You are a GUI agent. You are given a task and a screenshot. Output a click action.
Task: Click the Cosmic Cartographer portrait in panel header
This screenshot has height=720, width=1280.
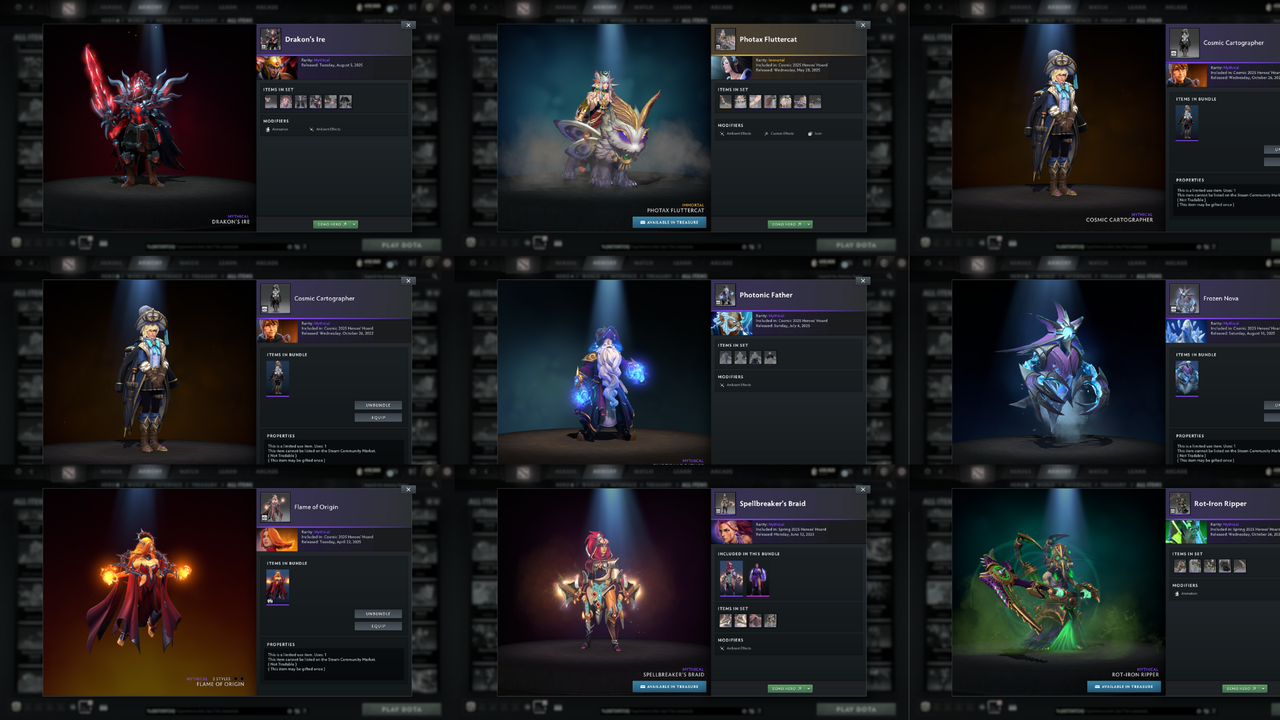1183,42
